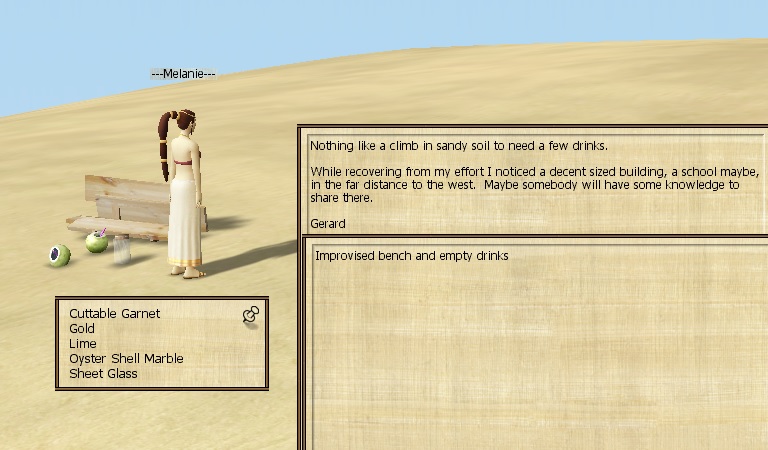Select the Oyster Shell Marble entry
This screenshot has width=768, height=450.
[x=126, y=358]
